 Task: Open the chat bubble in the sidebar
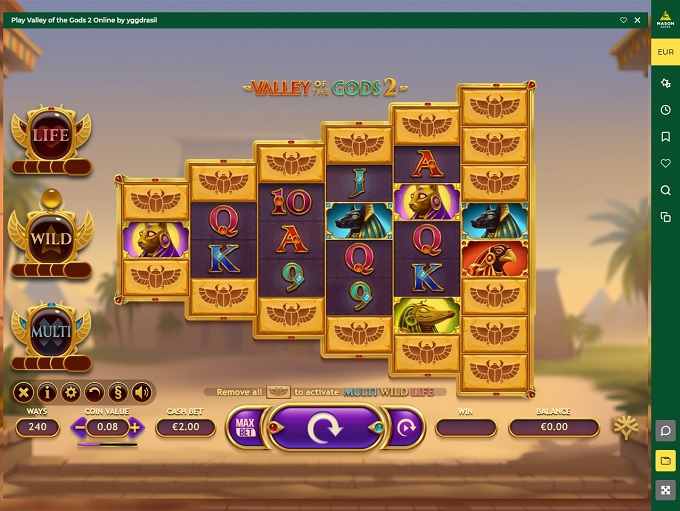[665, 431]
